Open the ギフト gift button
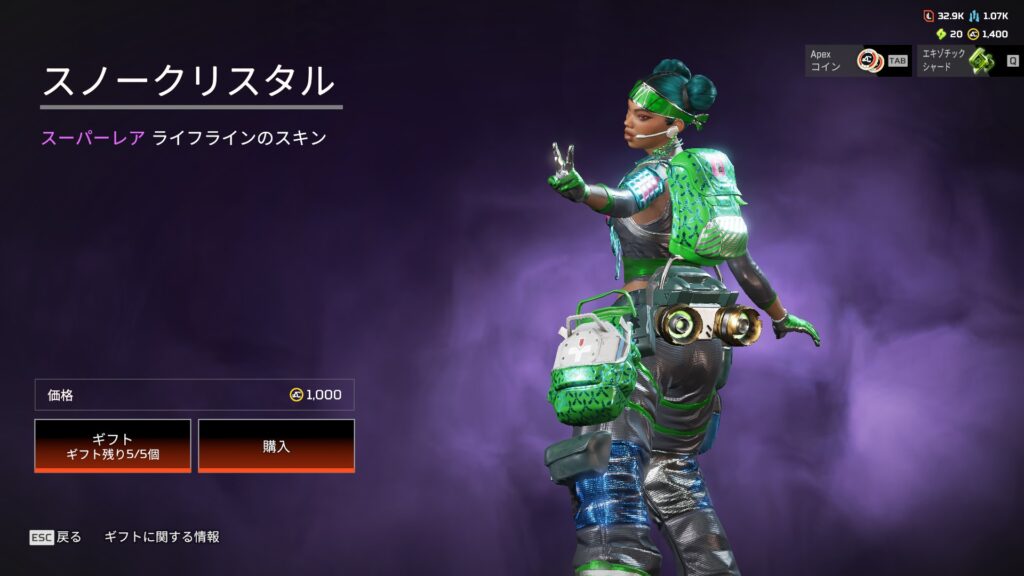 112,446
